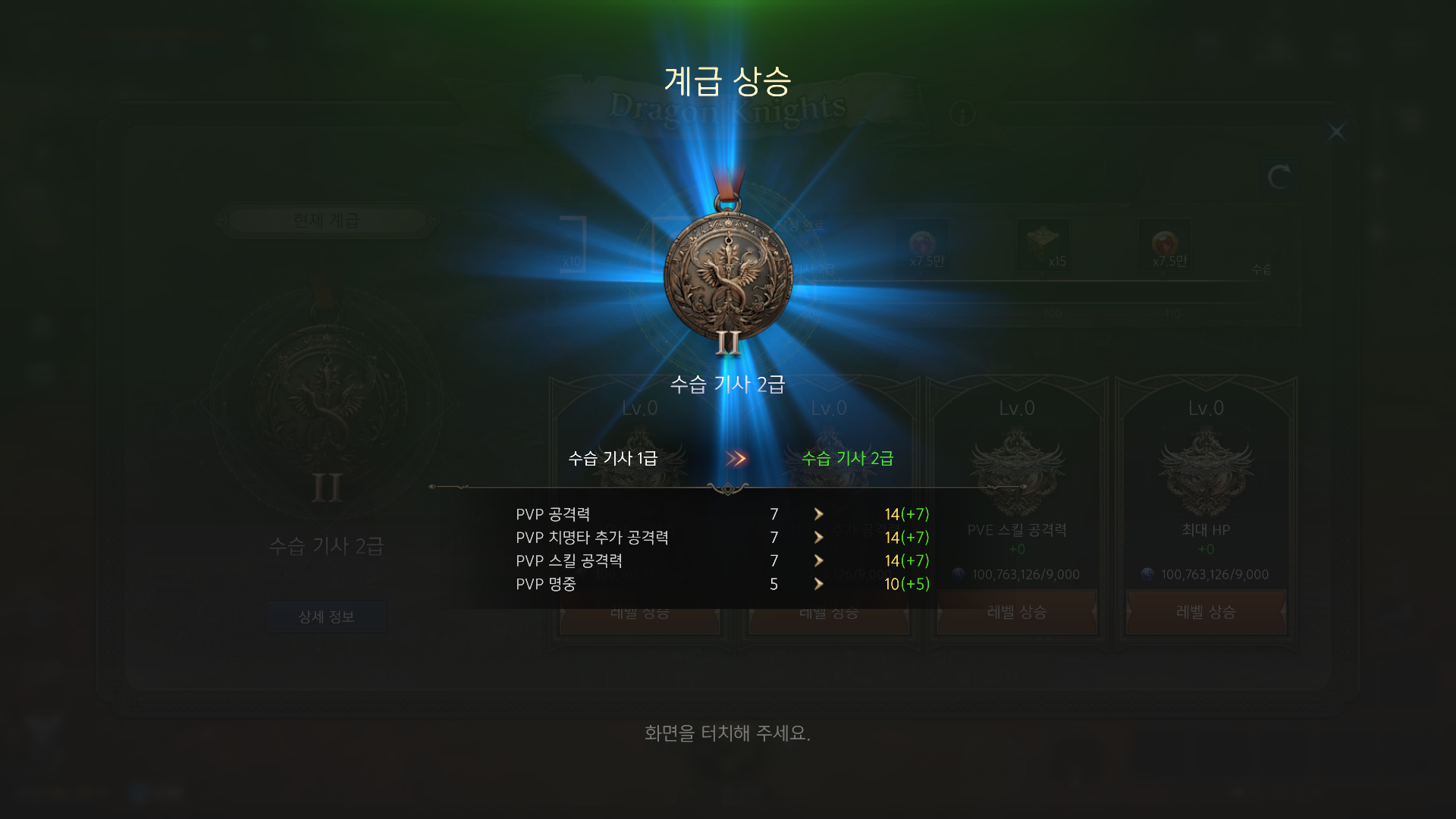The image size is (1456, 819).
Task: Tap the 화면을 터치해 주세요 prompt area
Action: tap(728, 733)
